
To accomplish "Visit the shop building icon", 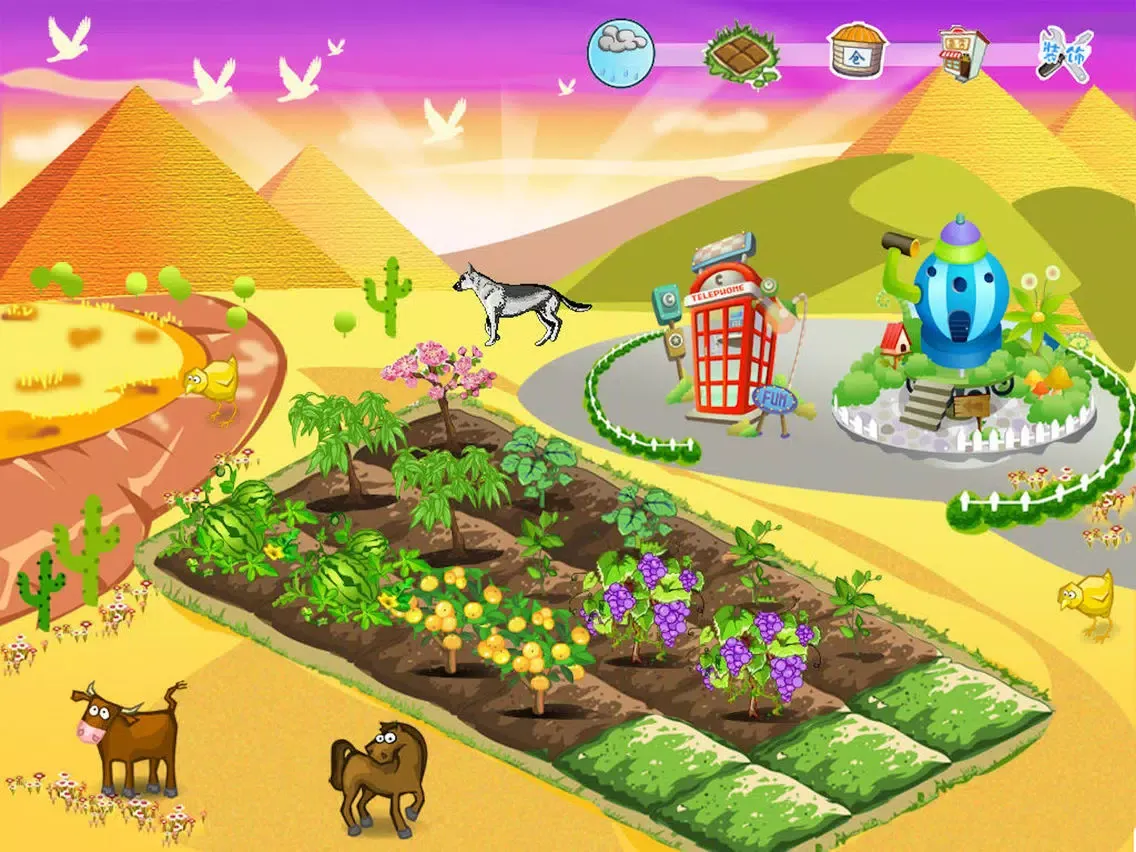I will point(963,52).
